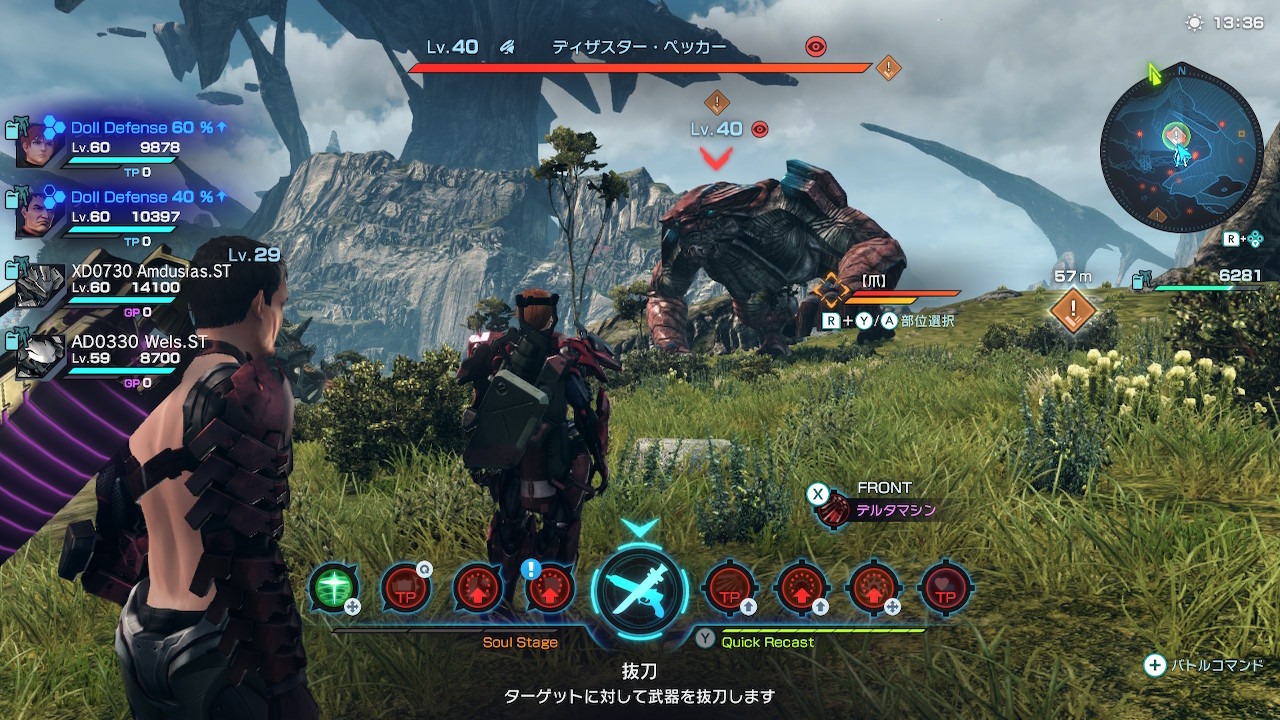
Task: Activate the center draw-weapon crossed blade and gun icon
Action: tap(640, 590)
